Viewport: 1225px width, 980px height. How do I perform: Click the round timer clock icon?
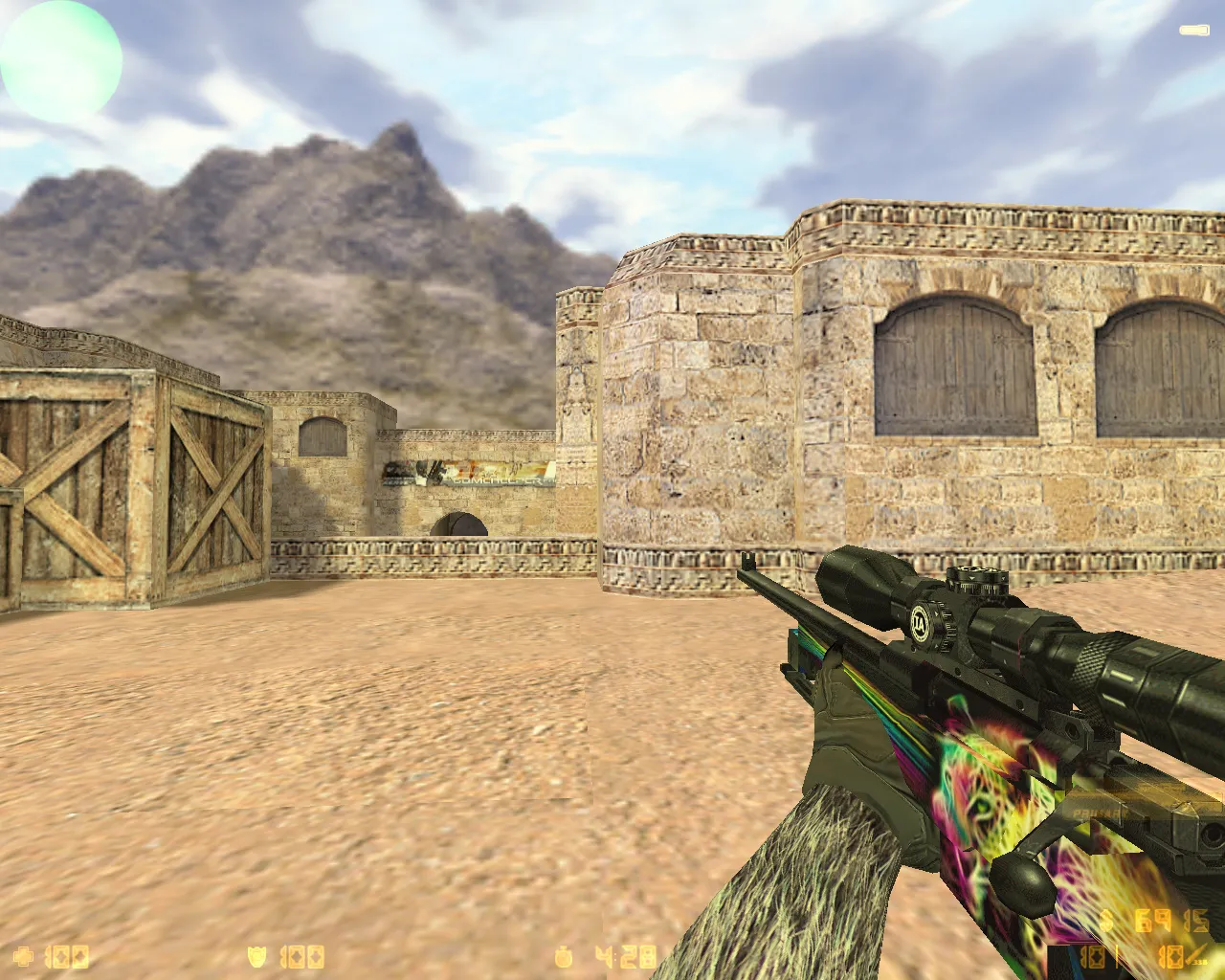coord(565,954)
